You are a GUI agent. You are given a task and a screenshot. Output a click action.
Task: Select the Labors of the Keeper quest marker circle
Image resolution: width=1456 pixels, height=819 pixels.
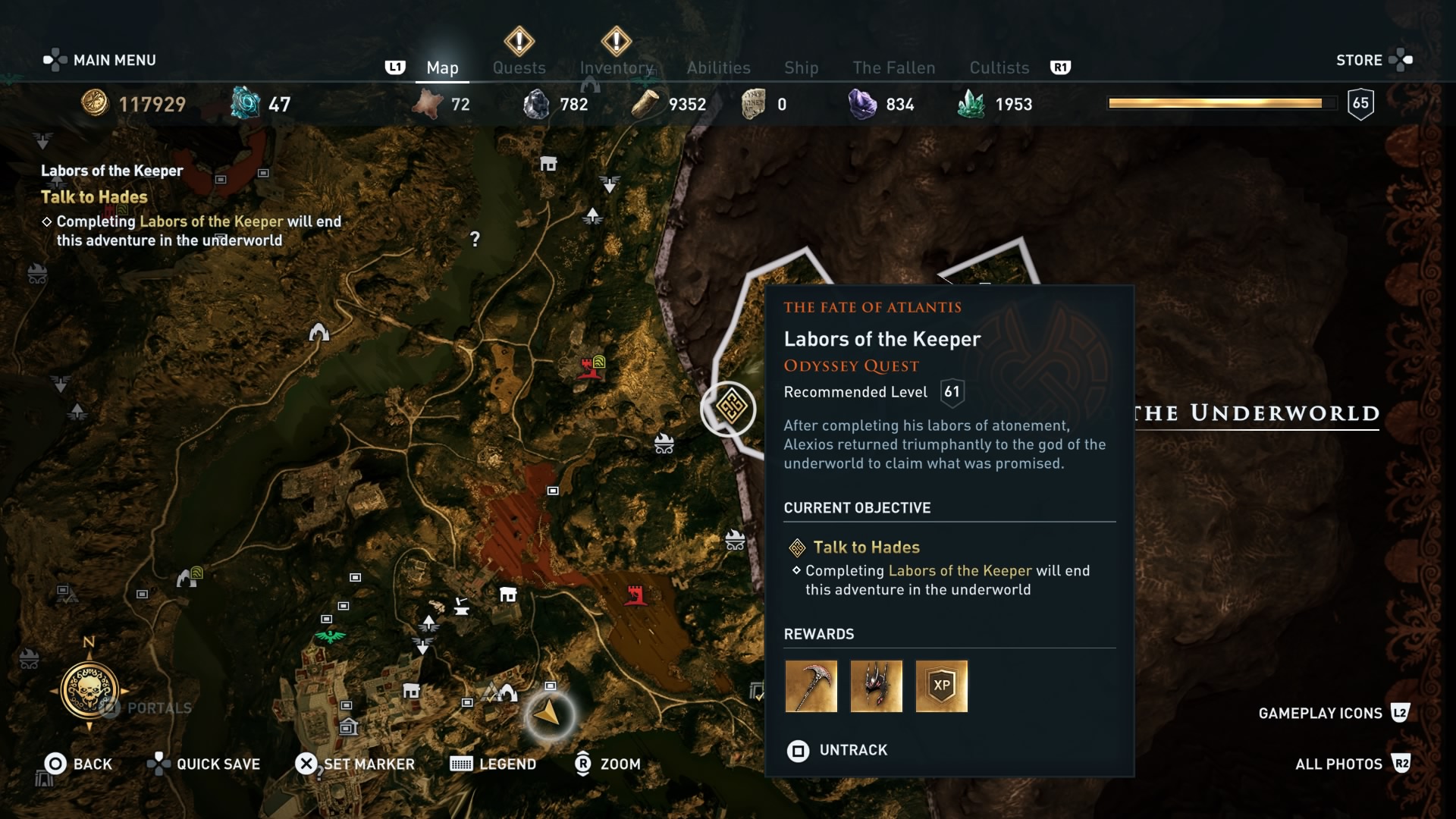pyautogui.click(x=729, y=409)
